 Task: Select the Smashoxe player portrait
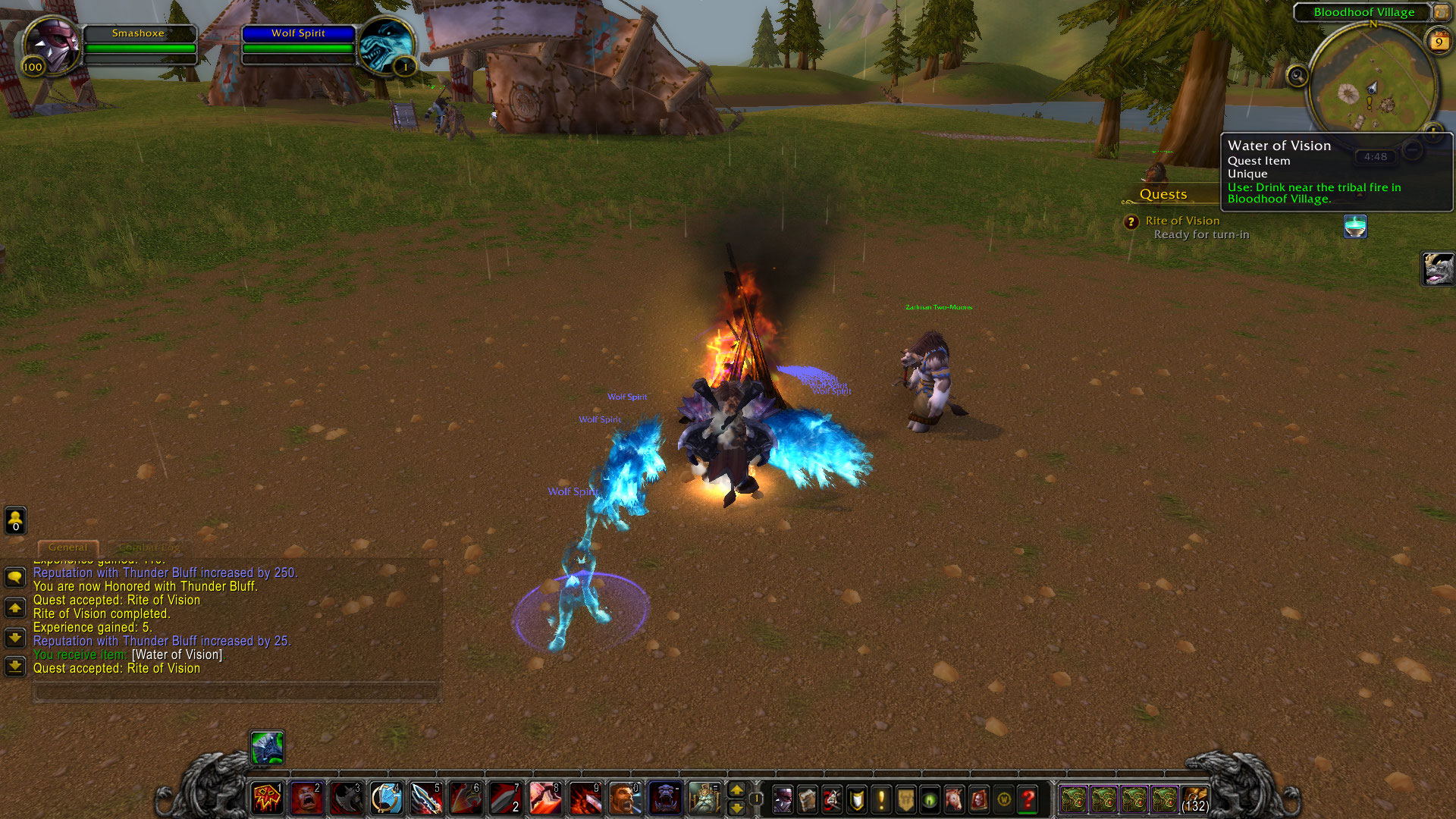point(51,45)
